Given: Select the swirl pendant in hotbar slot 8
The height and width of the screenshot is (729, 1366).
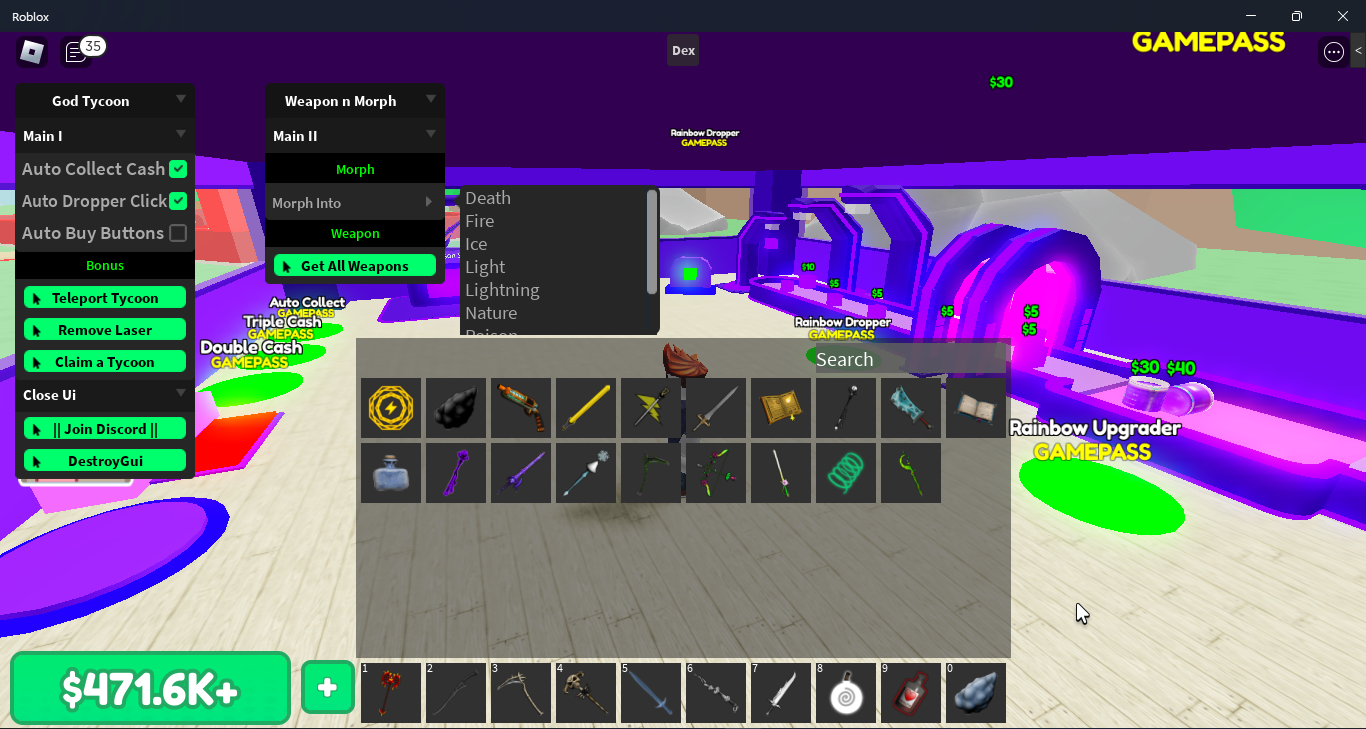Looking at the screenshot, I should tap(846, 692).
